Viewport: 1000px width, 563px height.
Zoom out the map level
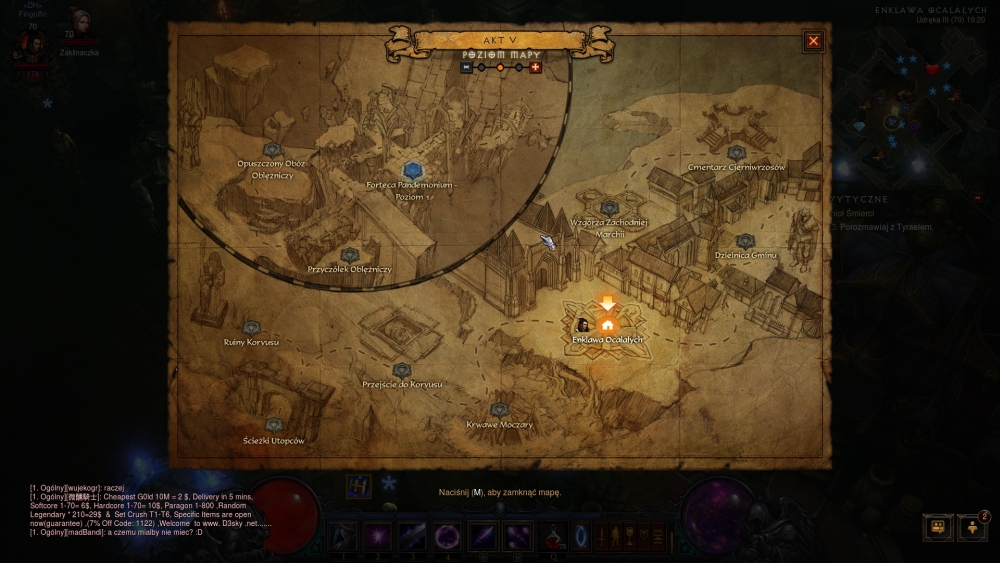(x=466, y=67)
